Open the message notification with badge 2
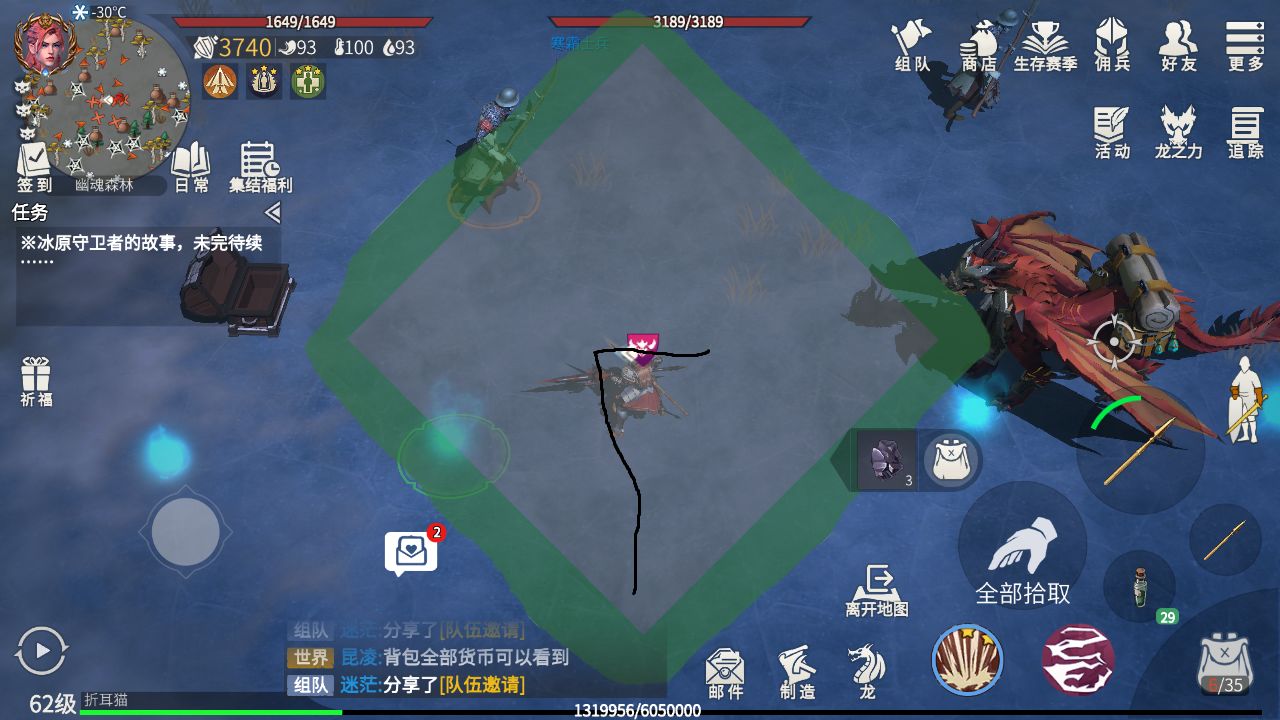Screen dimensions: 1280x720 click(x=411, y=548)
